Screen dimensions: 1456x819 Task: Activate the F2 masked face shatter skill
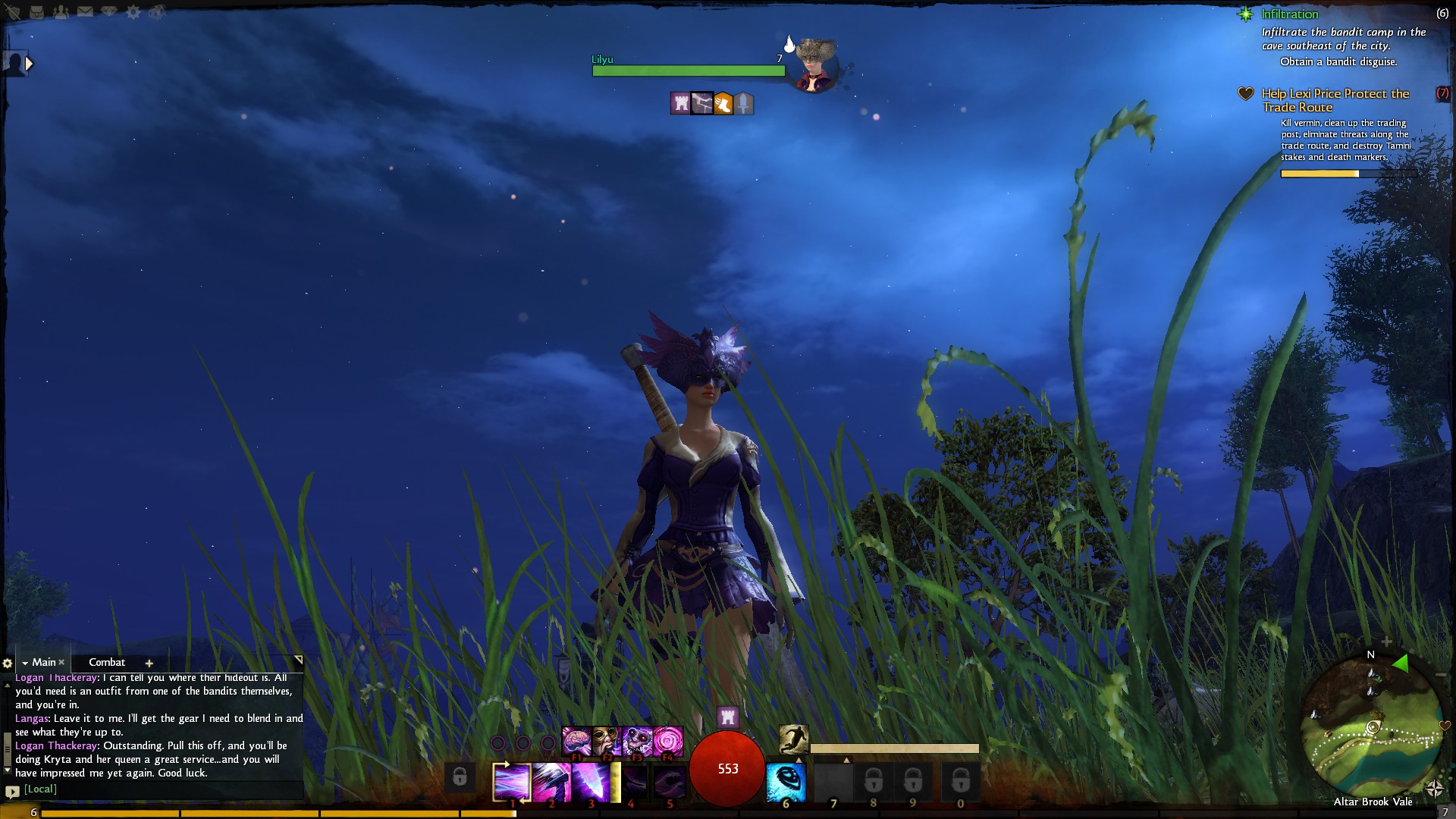pyautogui.click(x=607, y=741)
